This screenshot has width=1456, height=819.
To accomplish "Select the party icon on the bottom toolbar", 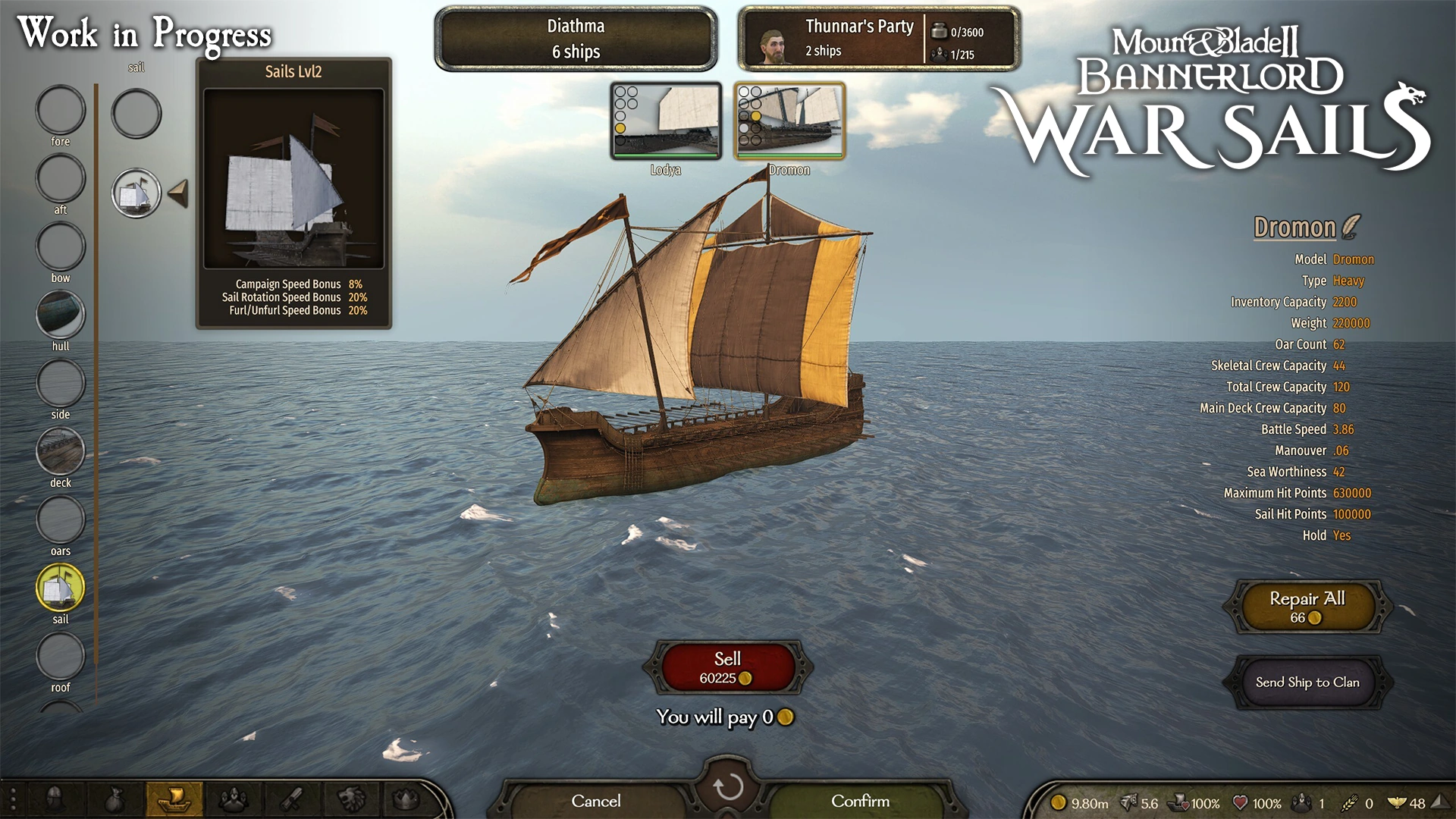I will coord(234,799).
